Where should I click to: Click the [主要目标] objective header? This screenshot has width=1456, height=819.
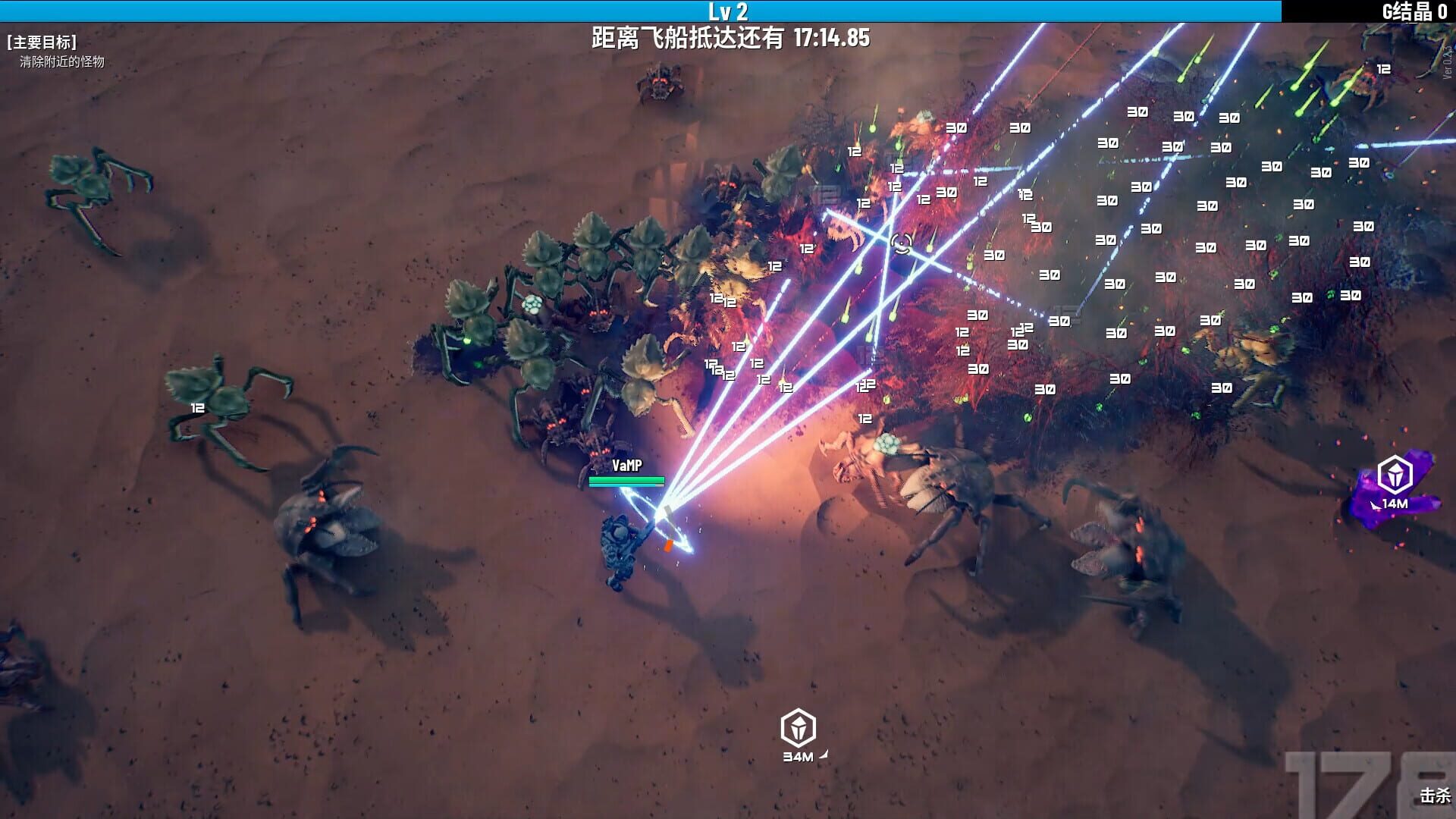coord(42,42)
